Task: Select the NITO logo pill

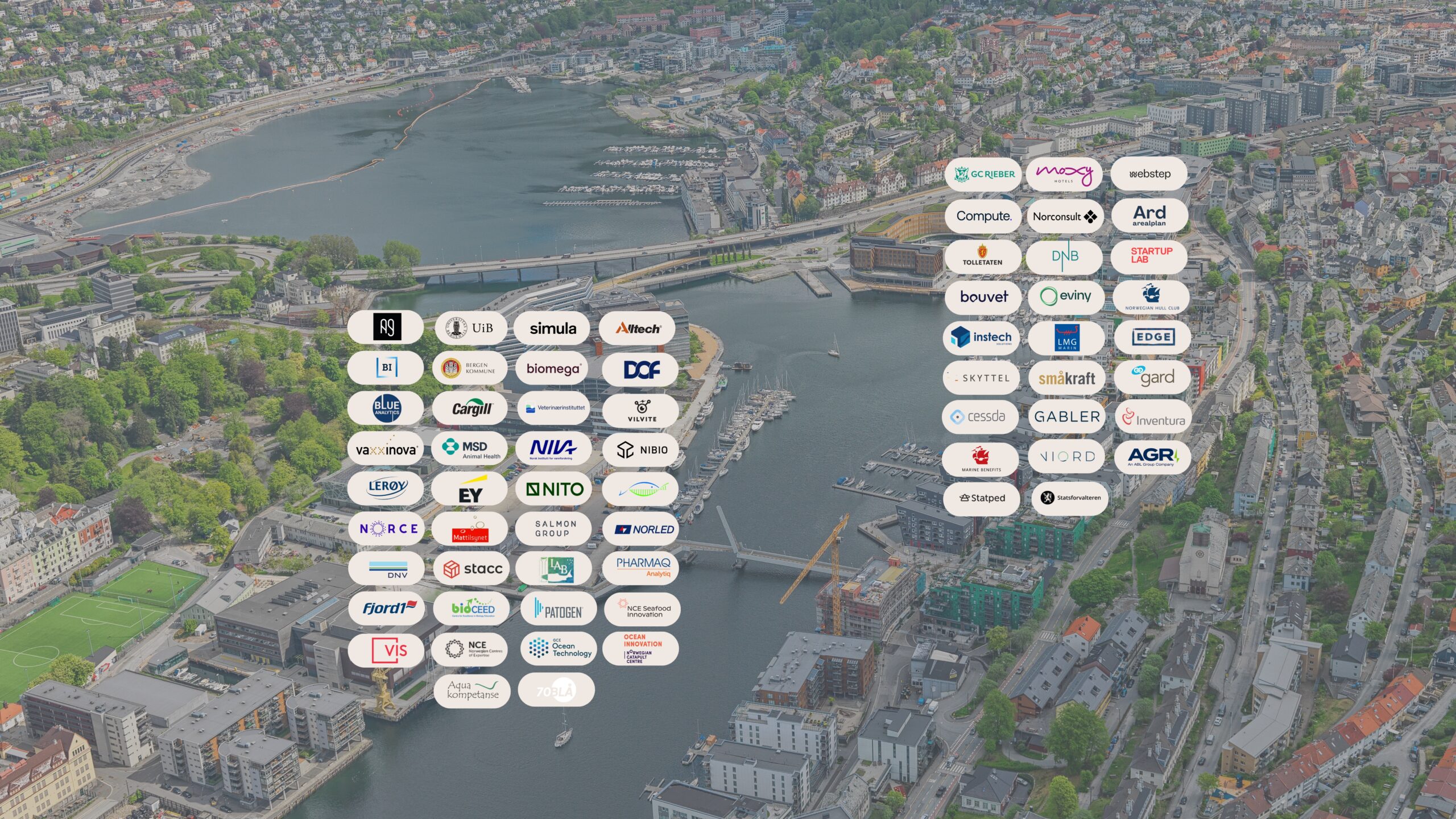Action: pyautogui.click(x=554, y=489)
